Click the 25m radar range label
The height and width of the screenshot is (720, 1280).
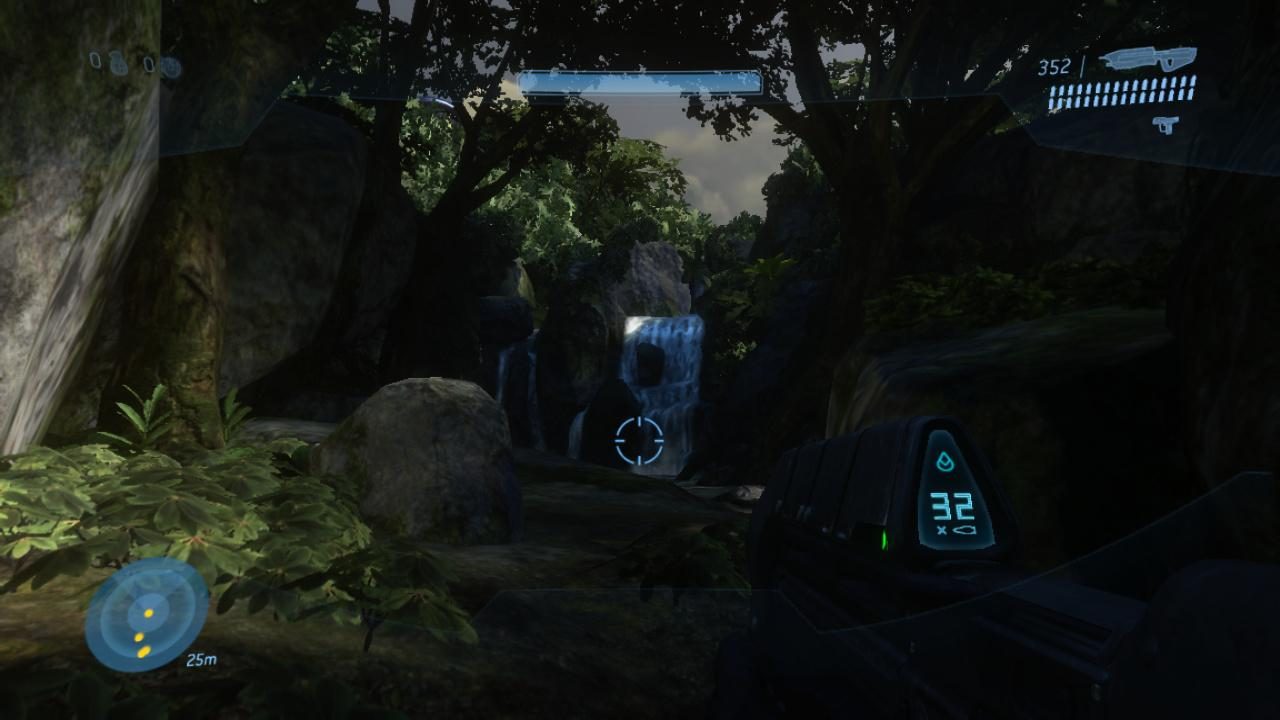(x=202, y=659)
